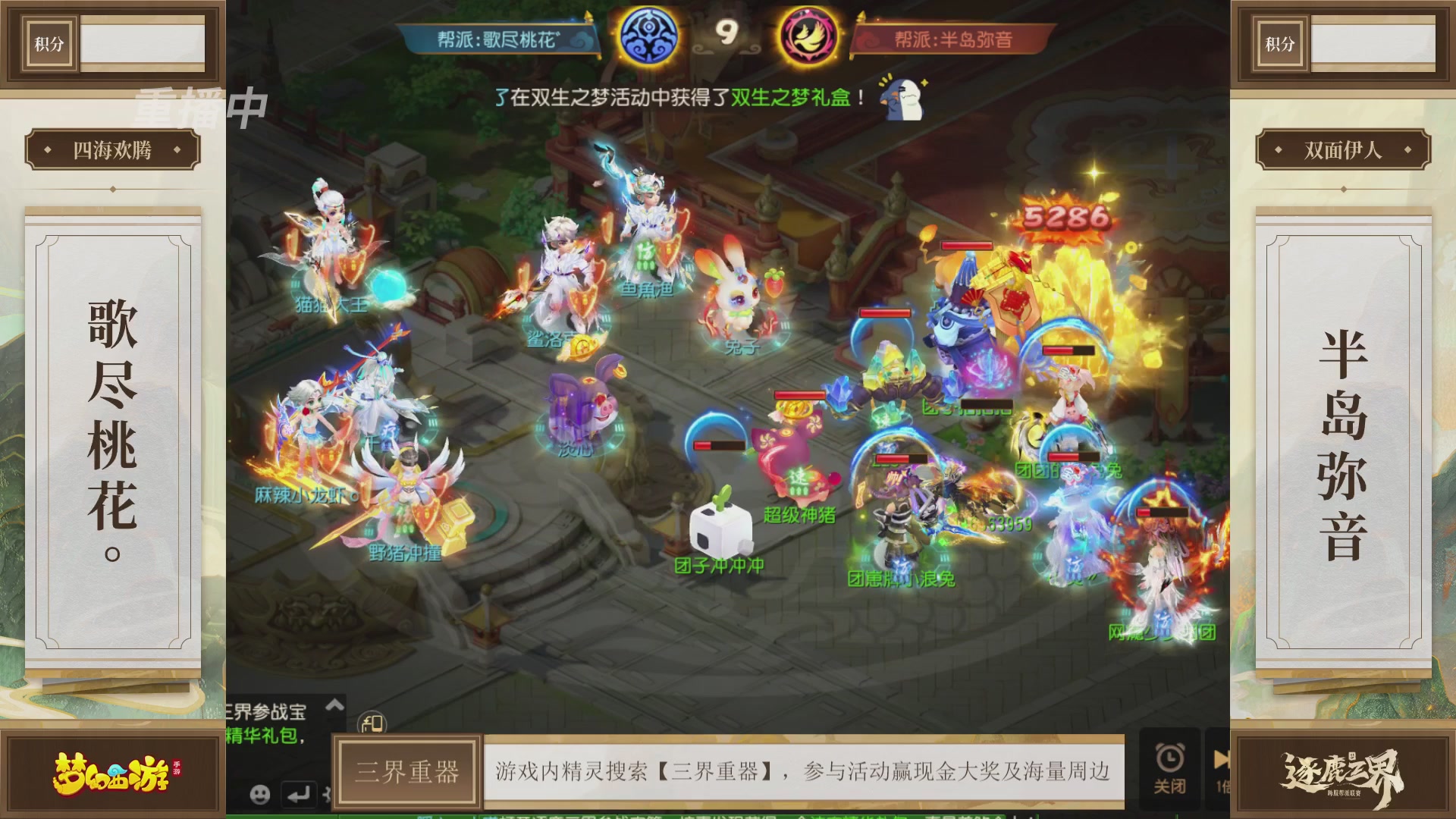Select the 双面伊人 banner tab
This screenshot has width=1456, height=819.
coord(1344,149)
